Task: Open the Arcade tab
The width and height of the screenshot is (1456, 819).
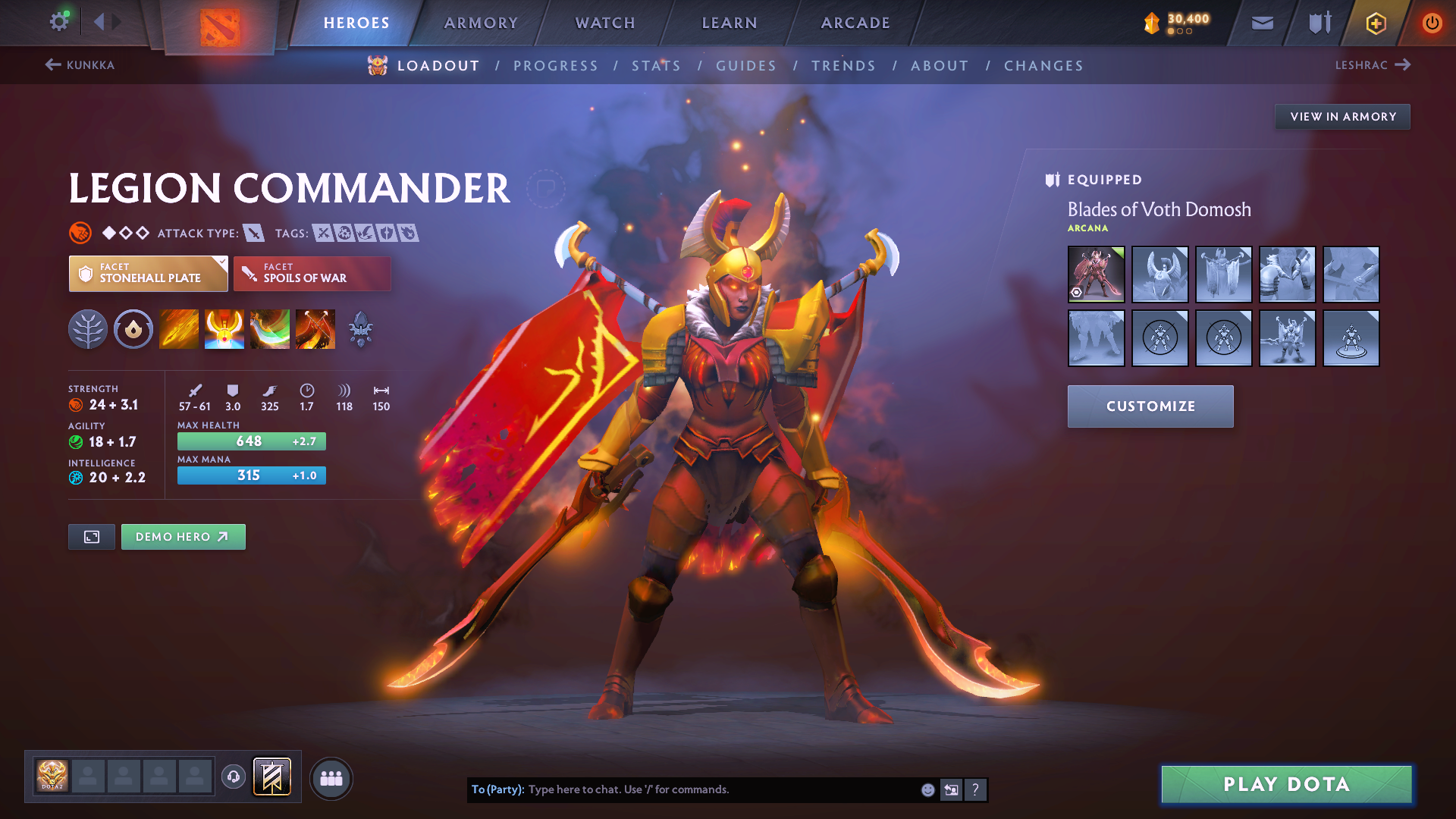Action: [855, 23]
